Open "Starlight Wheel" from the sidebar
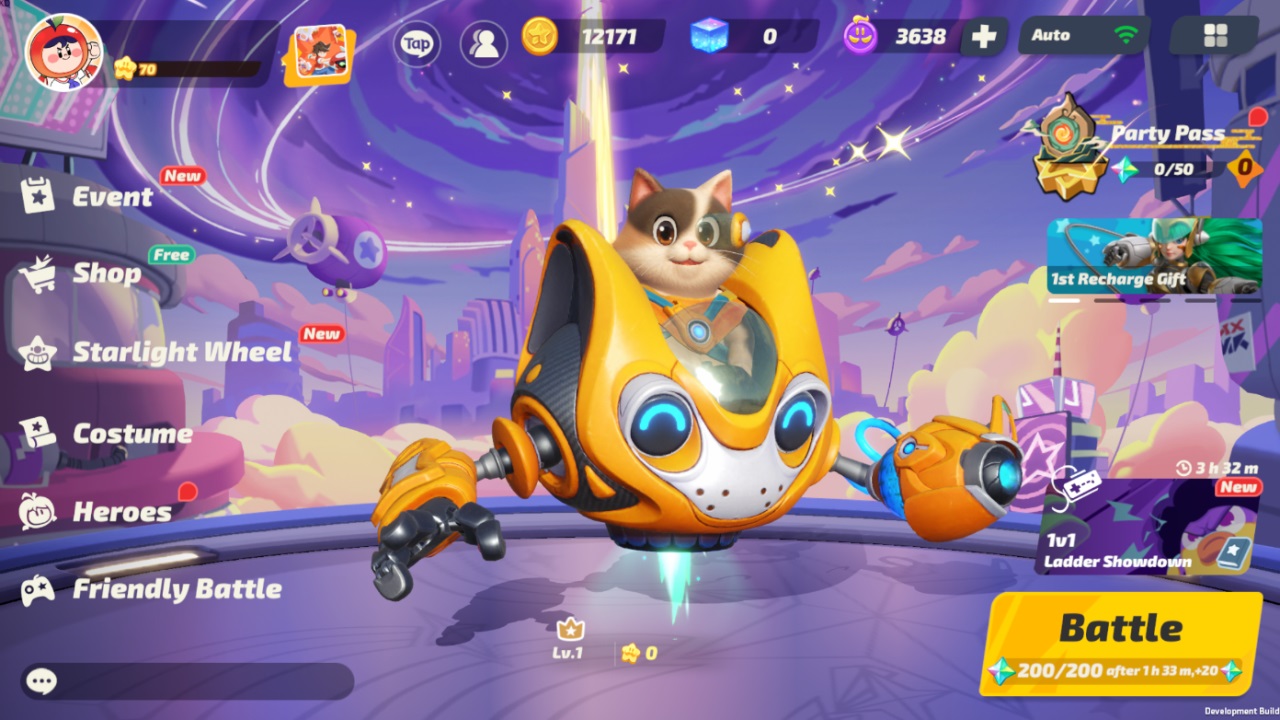The width and height of the screenshot is (1280, 720). click(183, 352)
